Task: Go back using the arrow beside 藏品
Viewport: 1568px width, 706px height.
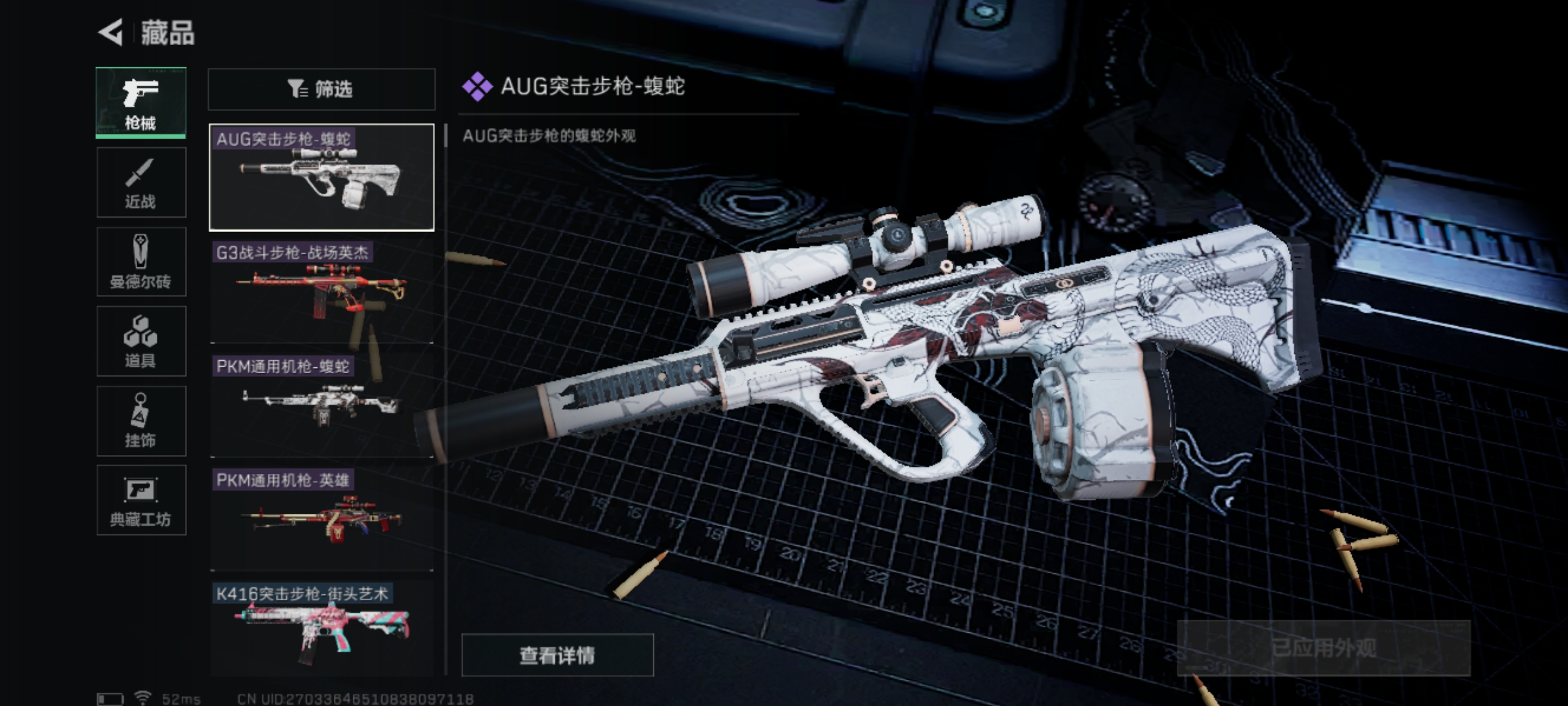Action: coord(112,32)
